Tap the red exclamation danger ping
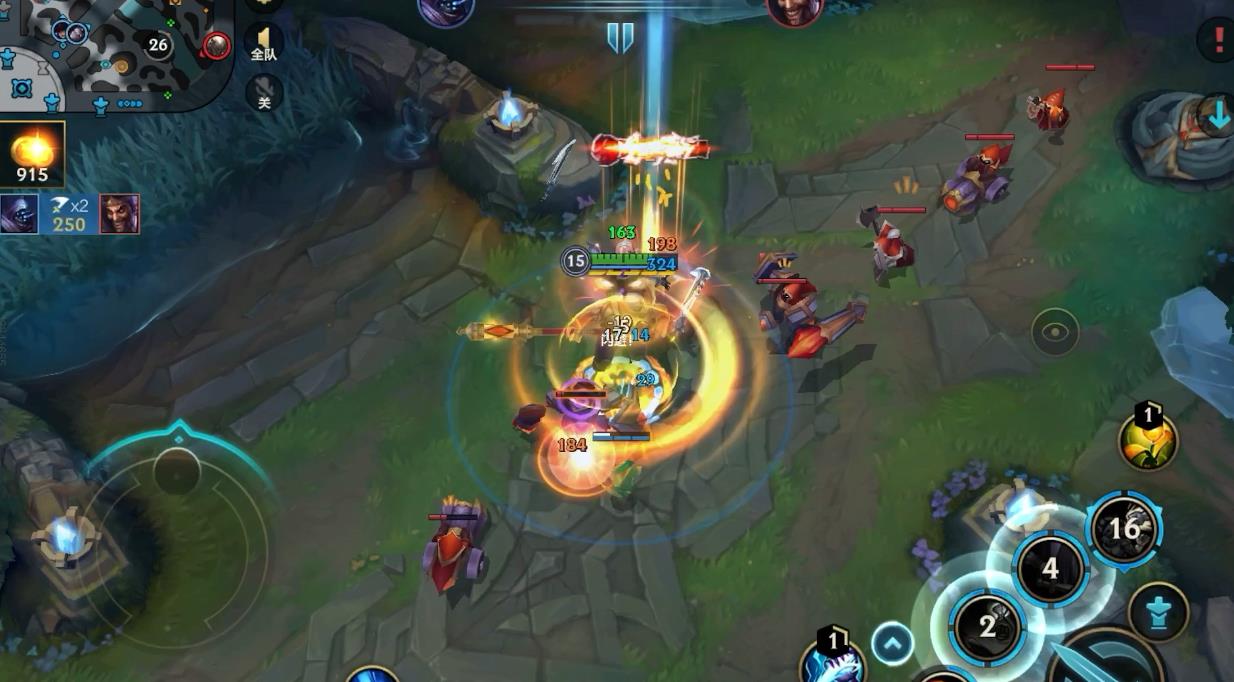This screenshot has width=1234, height=682. coord(1215,40)
